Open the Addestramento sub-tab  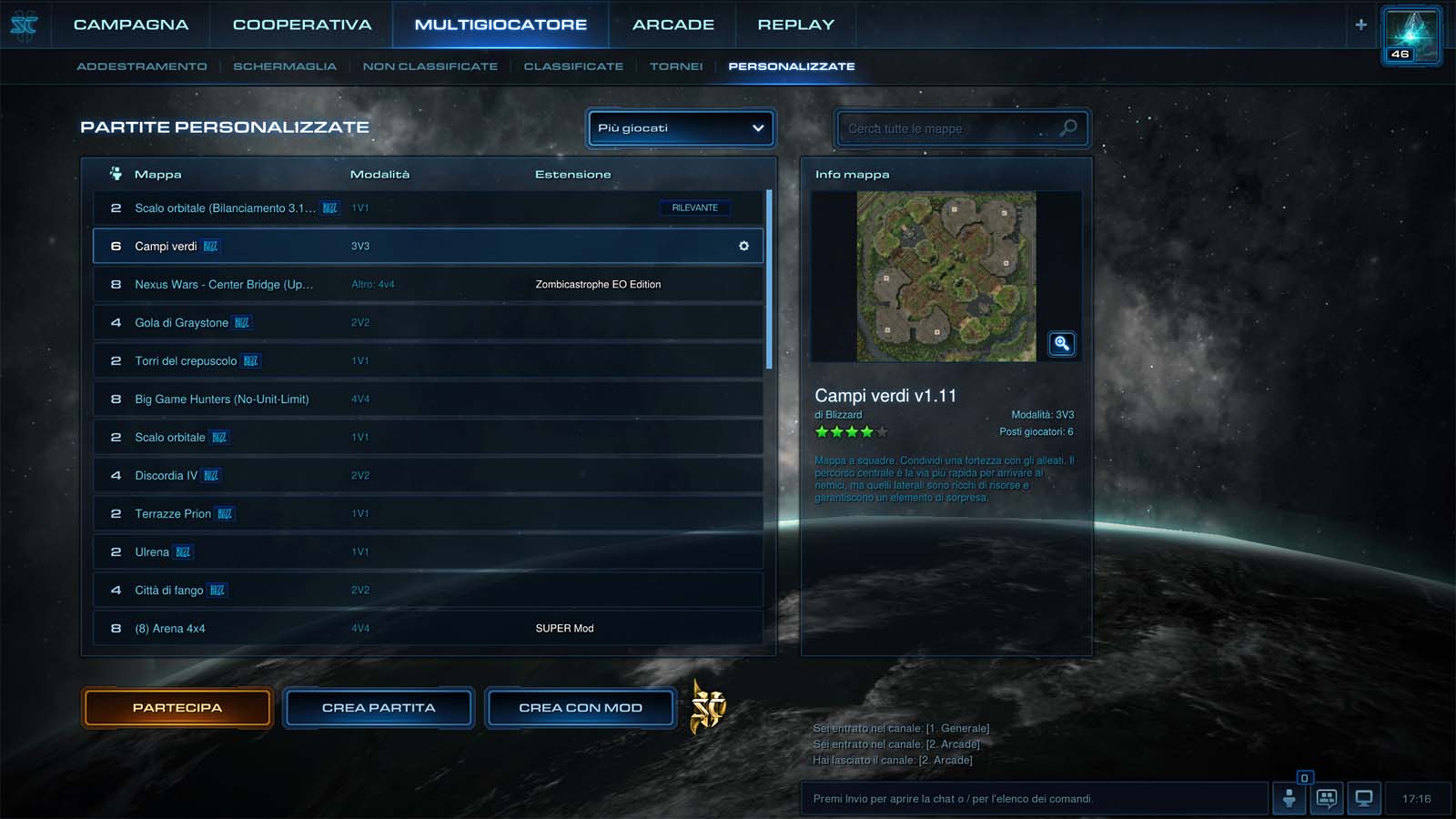click(142, 66)
